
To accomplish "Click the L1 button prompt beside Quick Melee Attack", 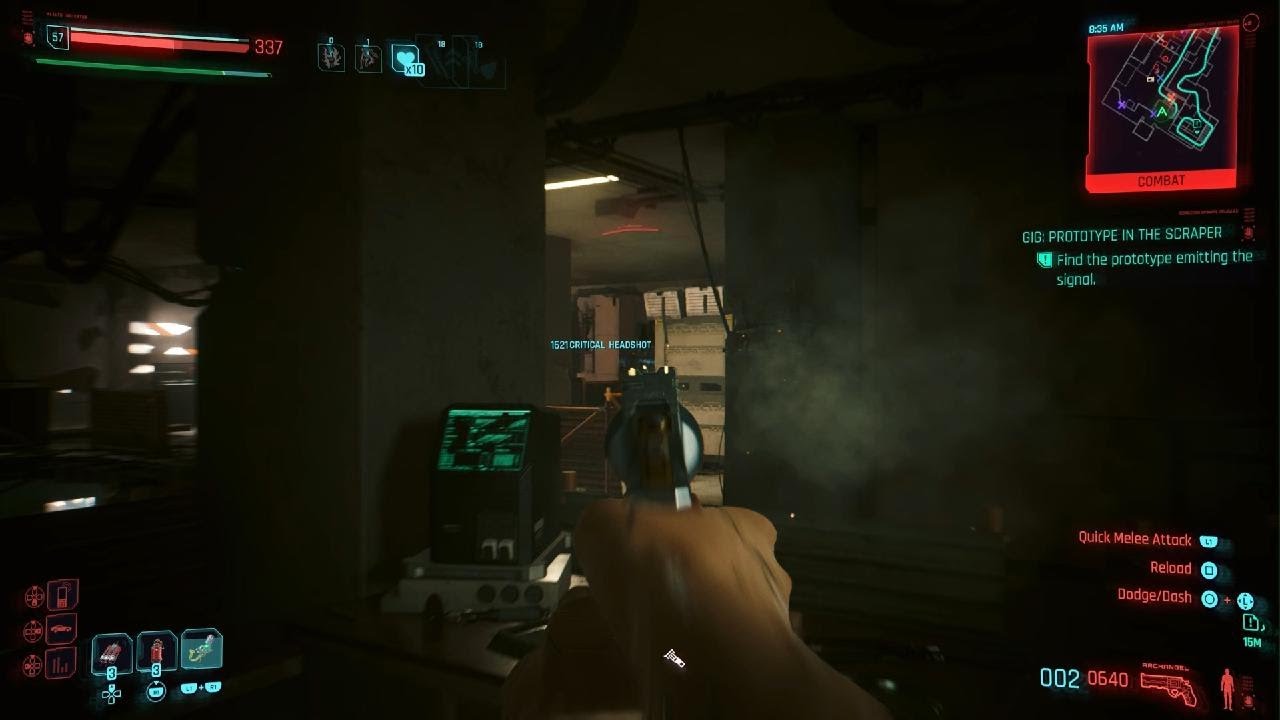I will pyautogui.click(x=1209, y=540).
